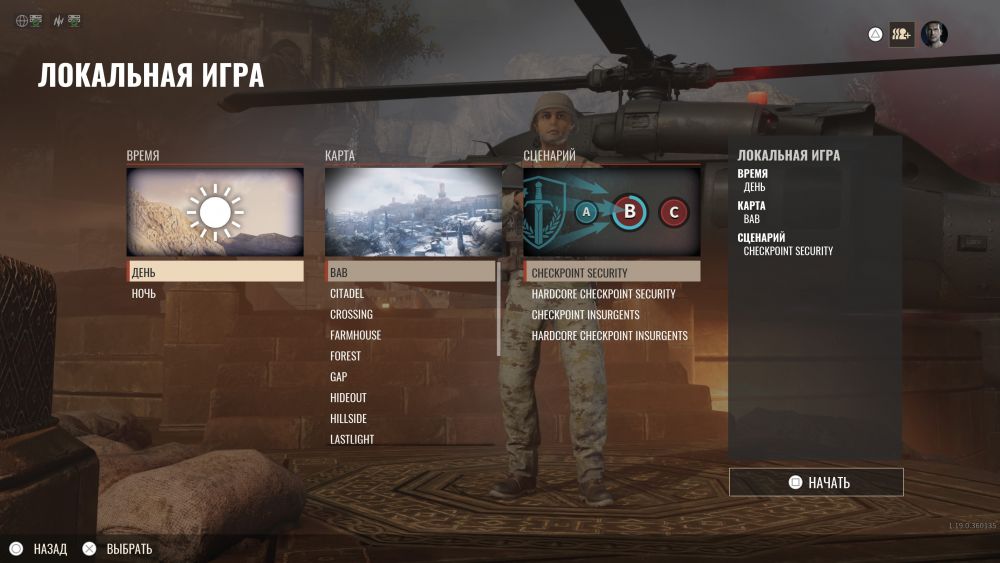Image resolution: width=1000 pixels, height=563 pixels.
Task: Open the player profile avatar
Action: click(934, 34)
